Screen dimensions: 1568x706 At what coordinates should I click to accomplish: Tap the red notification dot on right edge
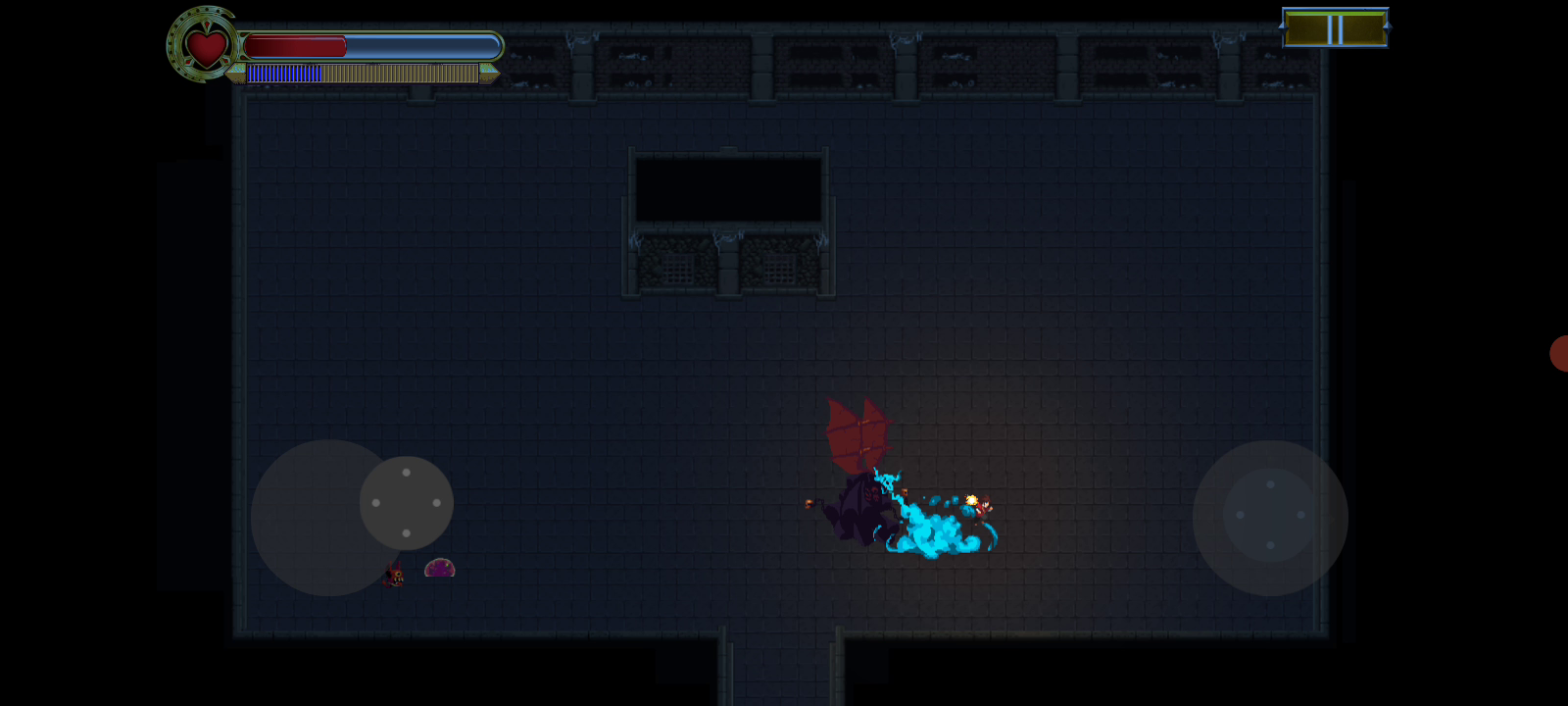1560,355
